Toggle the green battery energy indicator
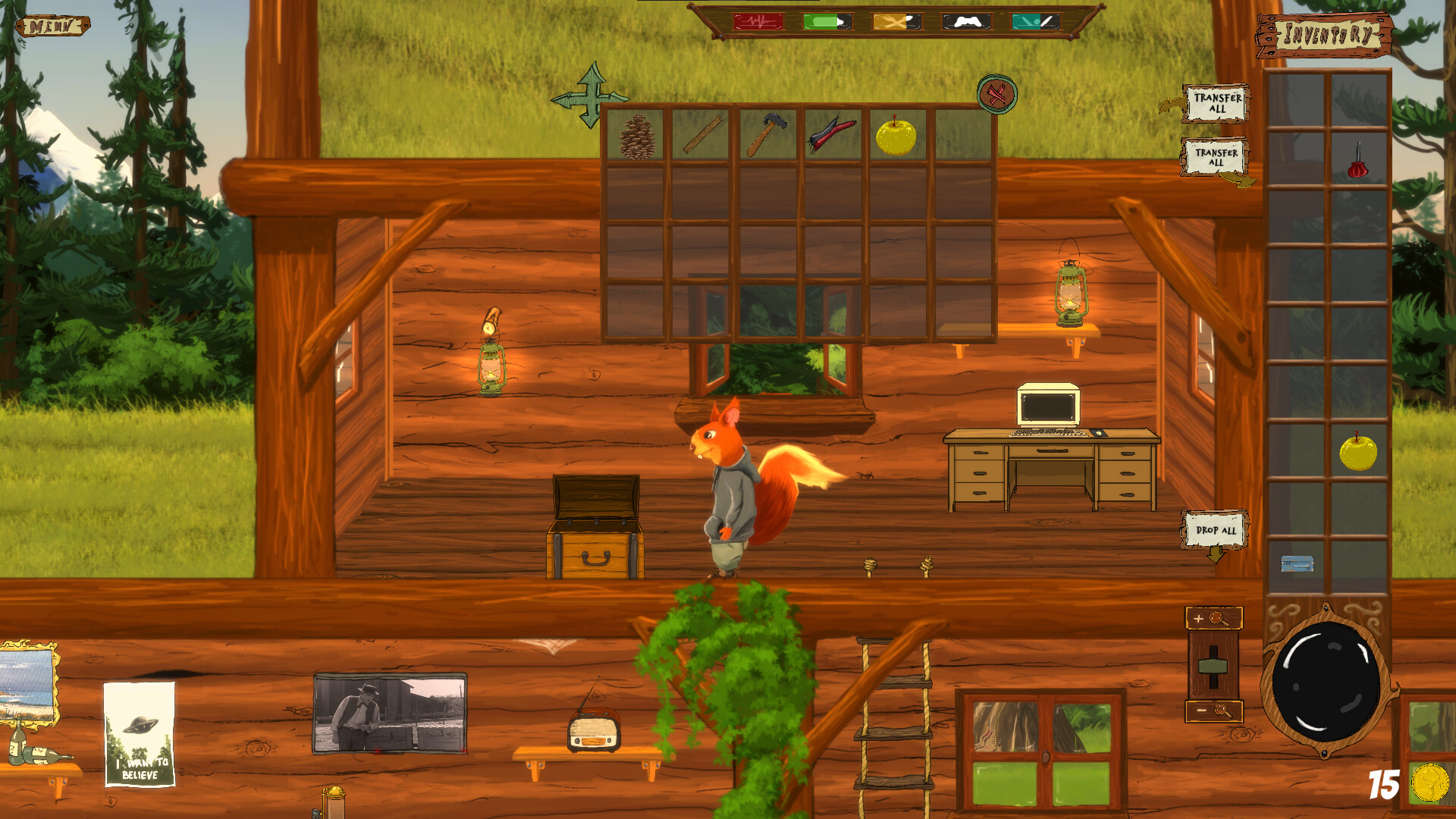1456x819 pixels. (826, 21)
